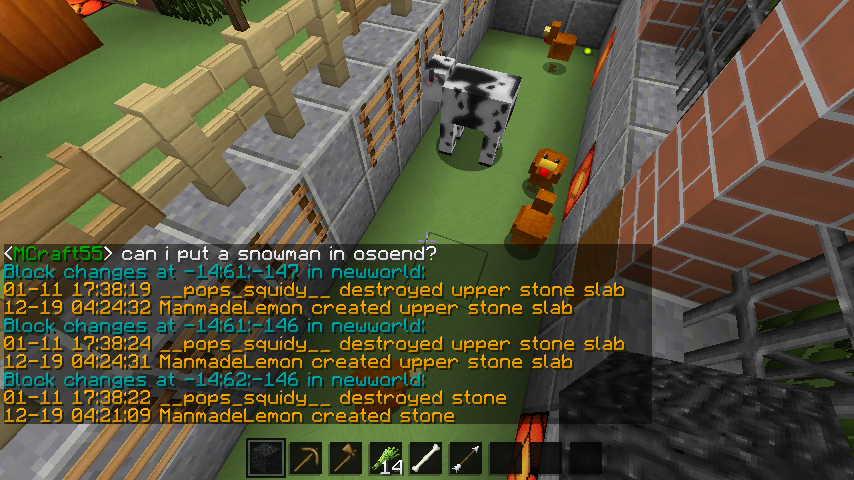This screenshot has height=480, width=854.
Task: Choose the wooden axe in the hotbar
Action: point(346,458)
